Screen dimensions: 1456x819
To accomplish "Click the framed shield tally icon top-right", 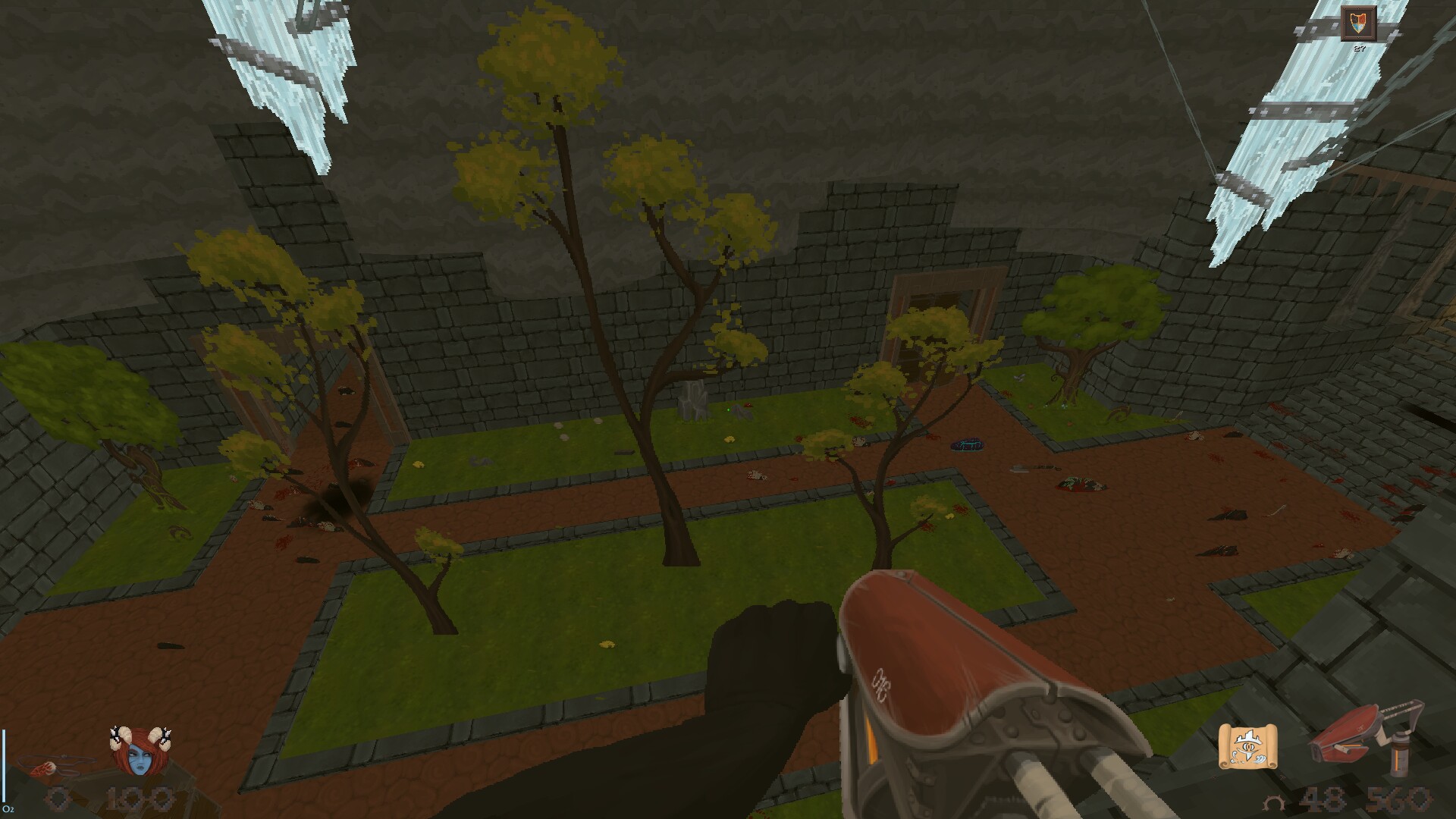I will [1357, 24].
